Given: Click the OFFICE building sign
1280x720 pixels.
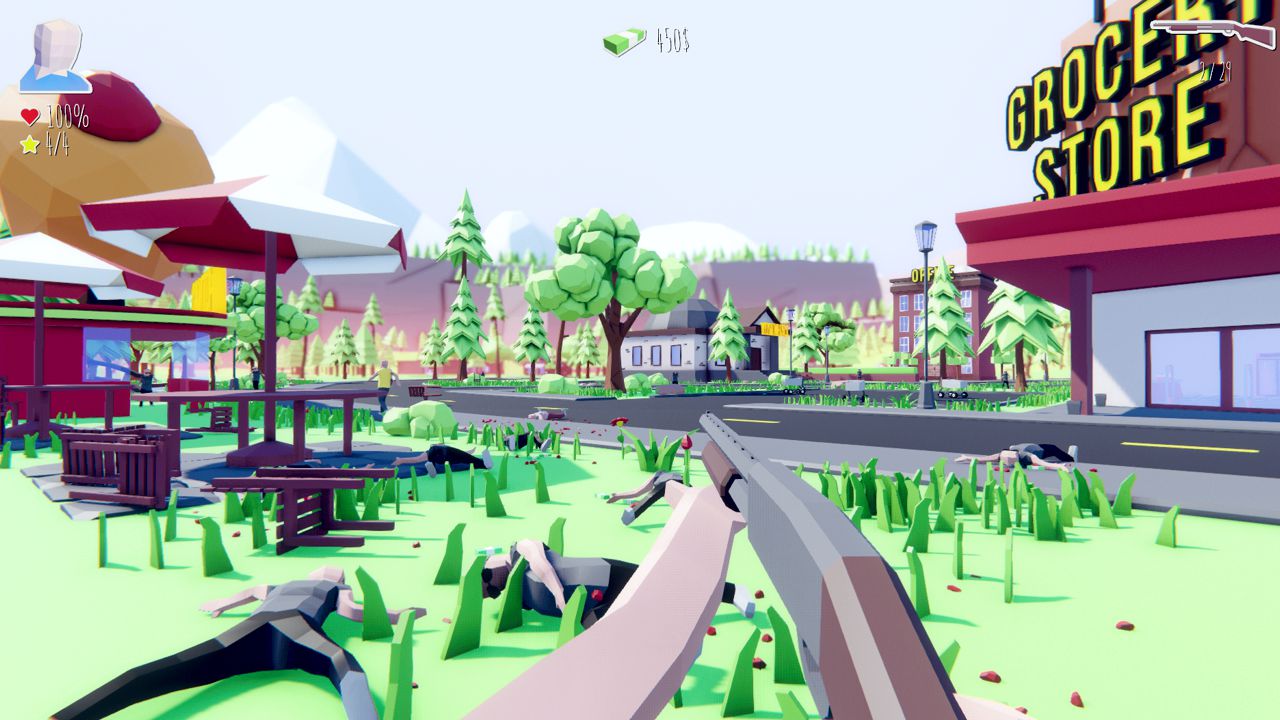Looking at the screenshot, I should coord(931,272).
